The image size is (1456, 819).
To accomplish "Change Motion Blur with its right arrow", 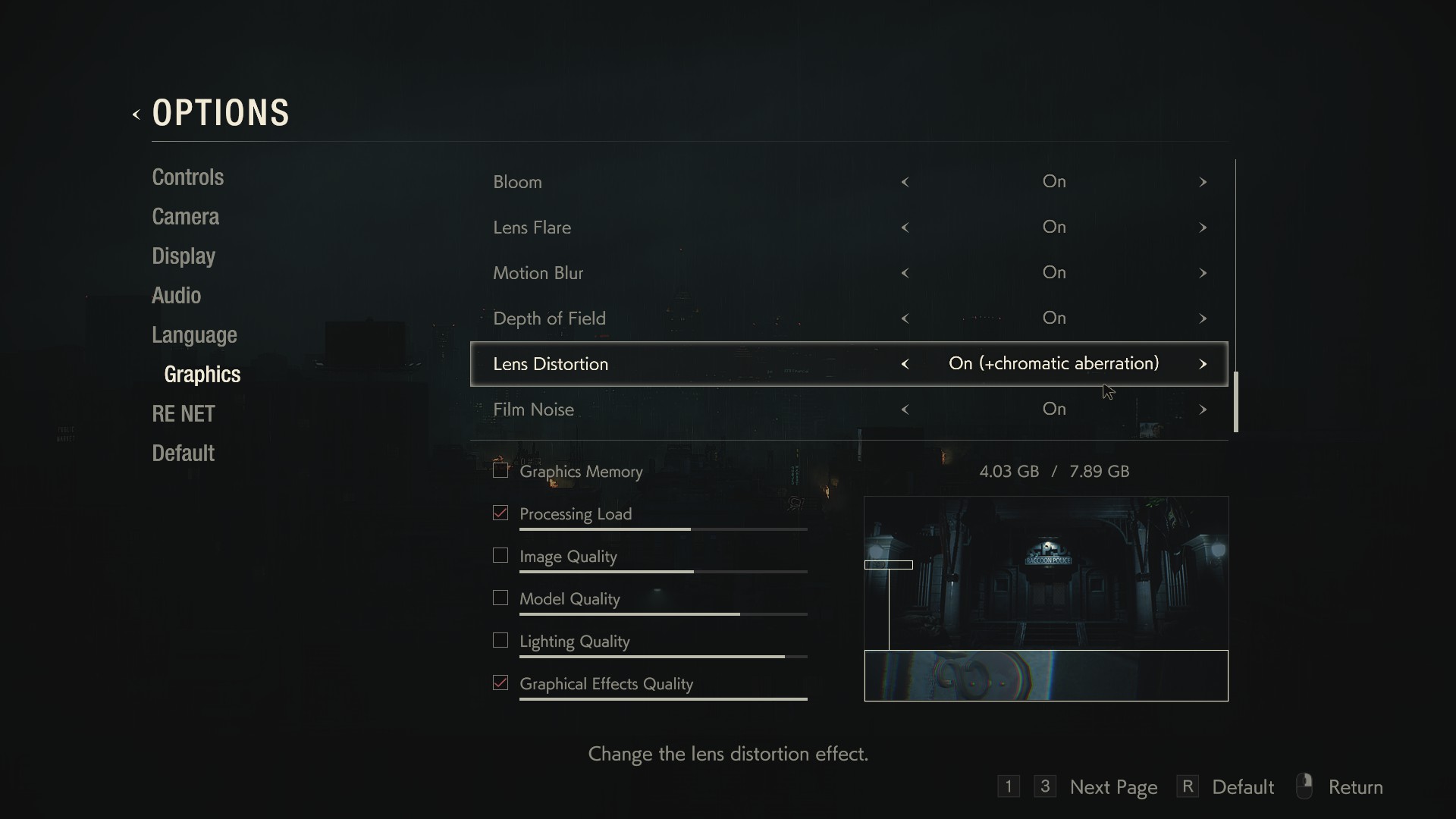I will [x=1203, y=273].
